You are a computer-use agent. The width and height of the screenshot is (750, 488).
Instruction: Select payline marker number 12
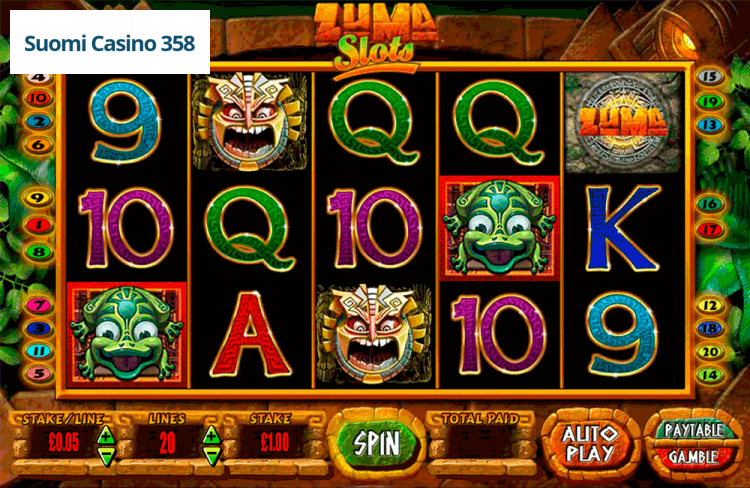(x=709, y=305)
